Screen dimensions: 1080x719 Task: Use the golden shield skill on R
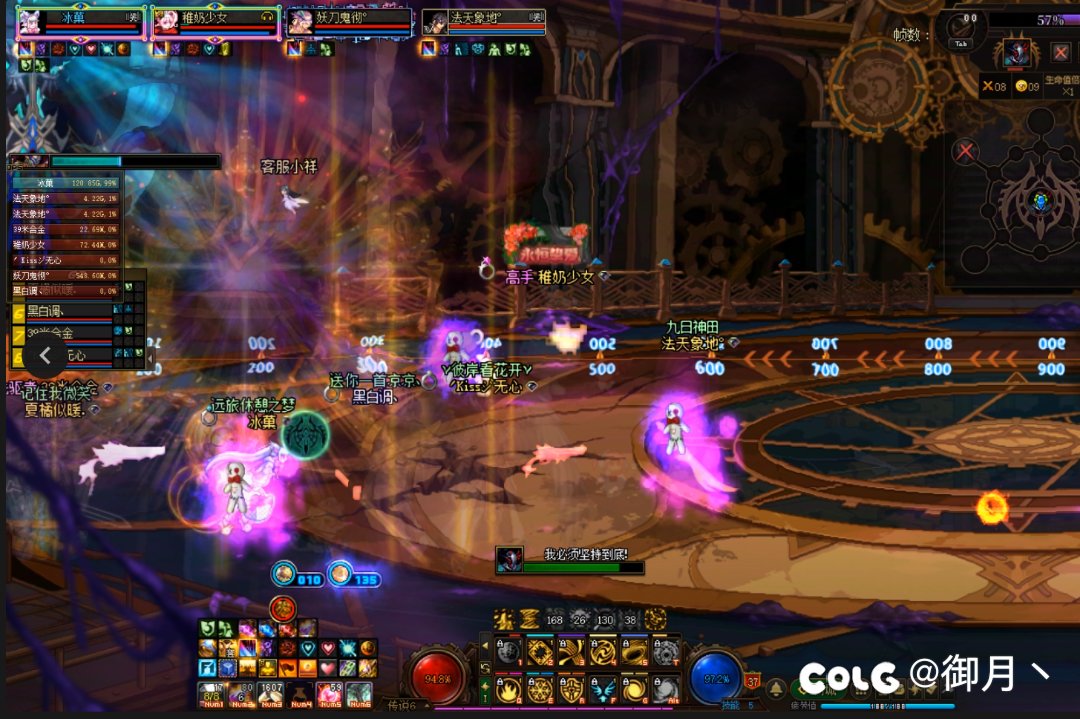(572, 689)
